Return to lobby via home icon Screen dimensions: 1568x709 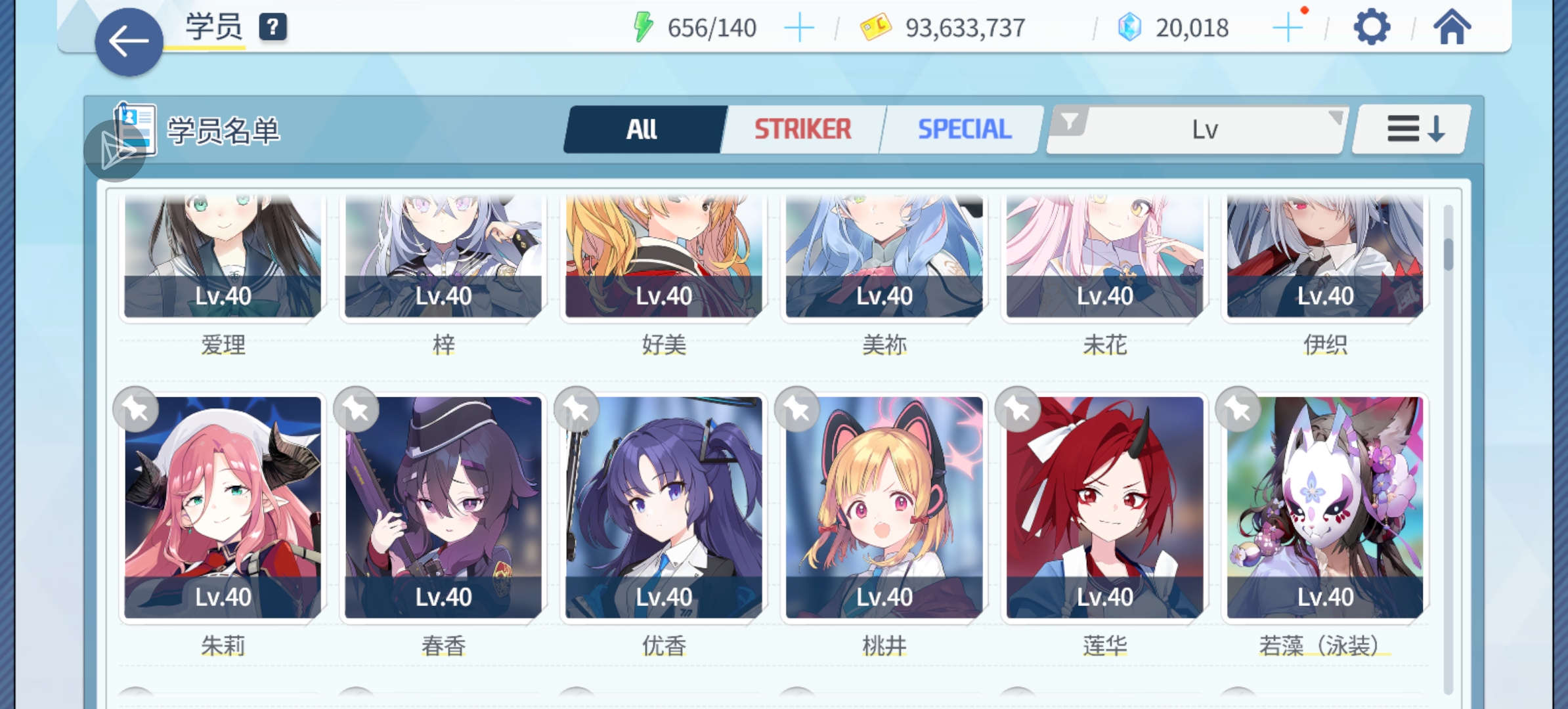pyautogui.click(x=1452, y=27)
